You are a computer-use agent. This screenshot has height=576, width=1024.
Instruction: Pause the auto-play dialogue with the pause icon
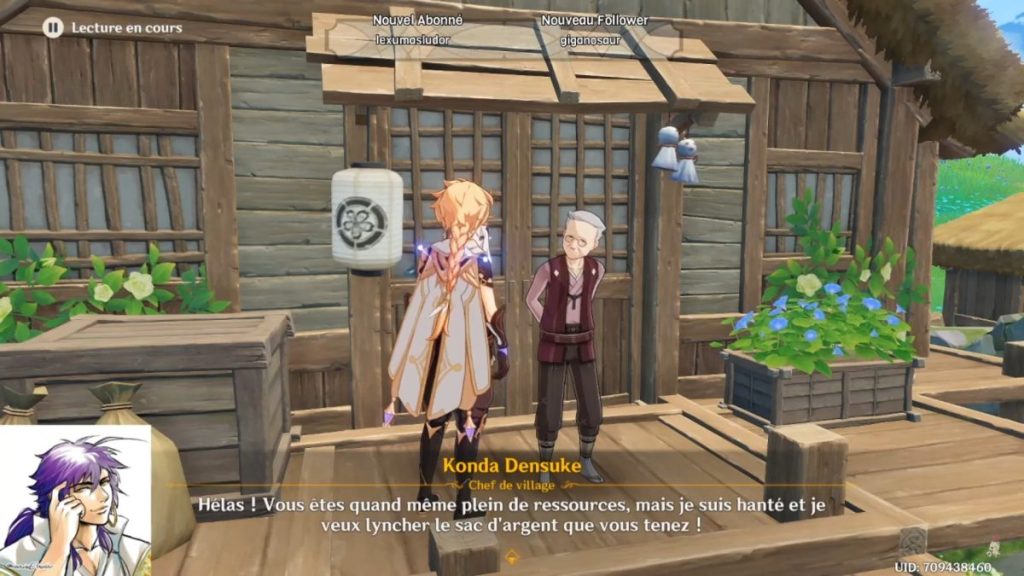pyautogui.click(x=53, y=28)
